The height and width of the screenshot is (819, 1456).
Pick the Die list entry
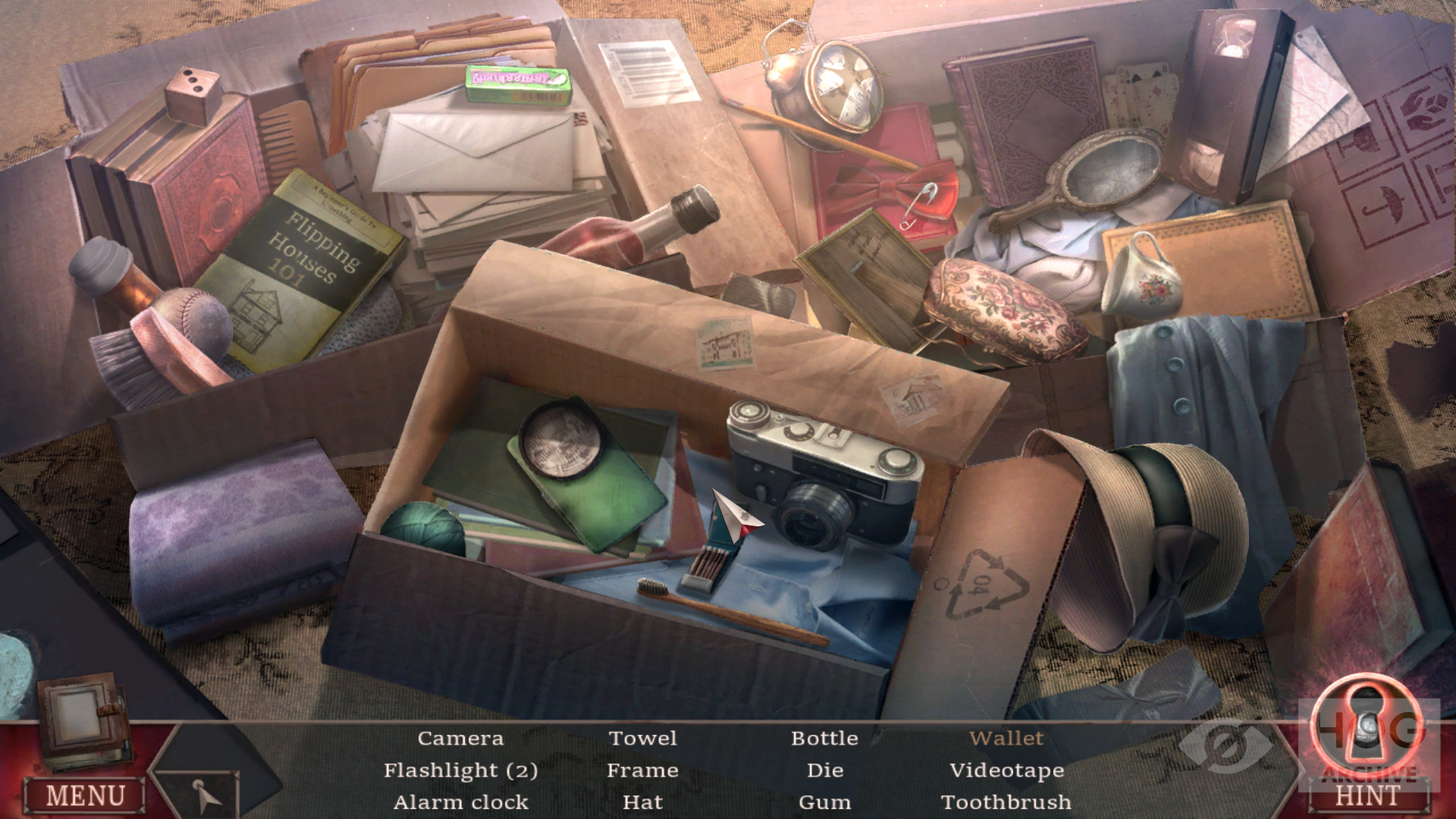coord(825,770)
